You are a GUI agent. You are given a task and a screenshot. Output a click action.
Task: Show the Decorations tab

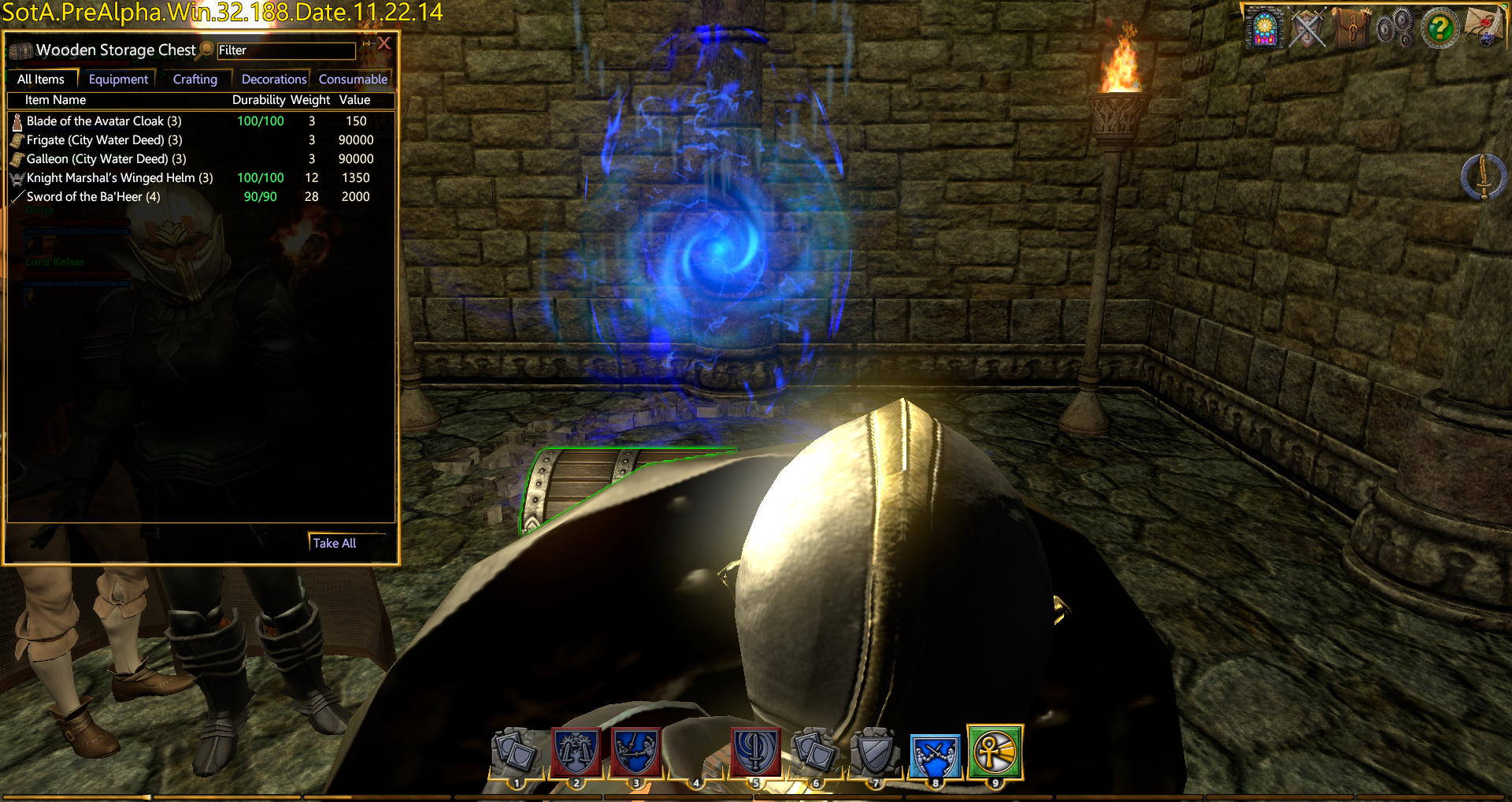point(273,80)
